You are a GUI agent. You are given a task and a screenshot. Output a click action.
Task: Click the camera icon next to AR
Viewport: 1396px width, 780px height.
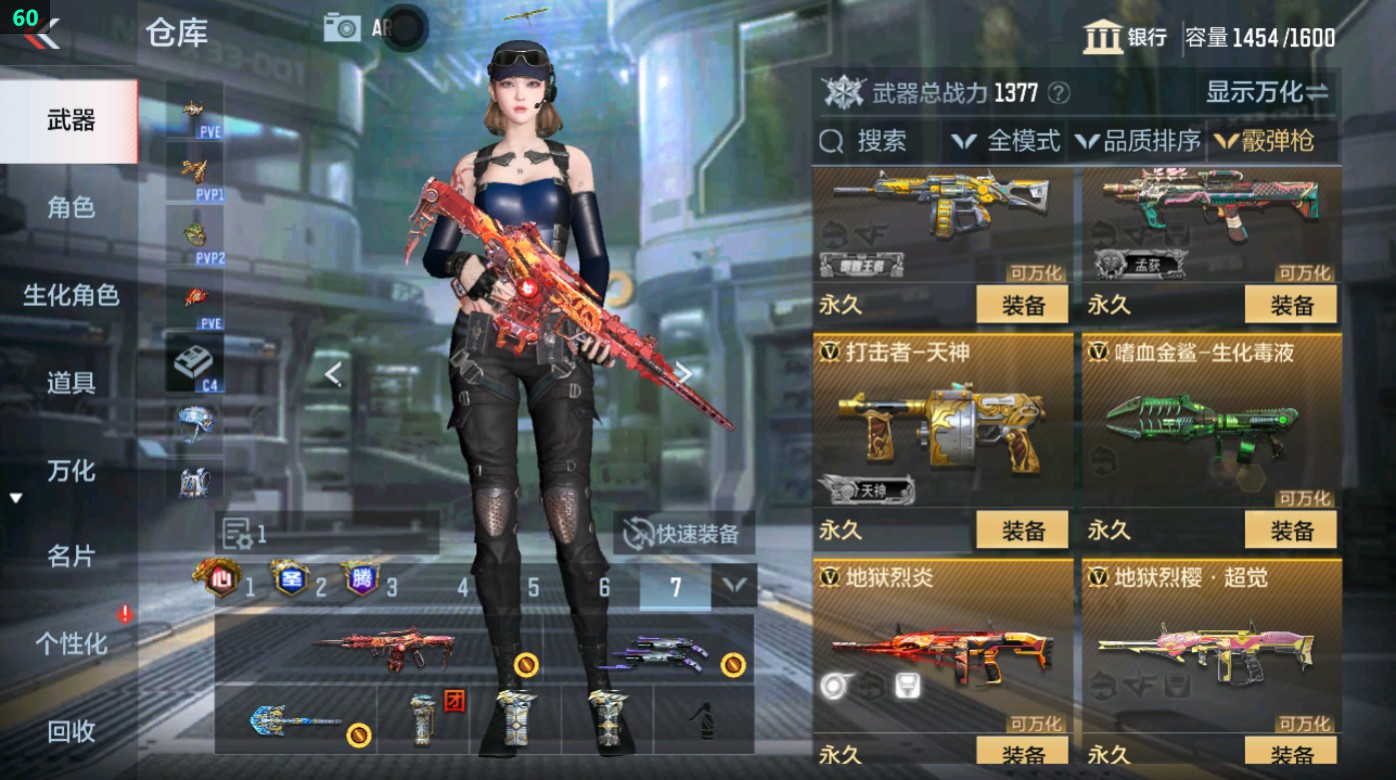point(341,28)
